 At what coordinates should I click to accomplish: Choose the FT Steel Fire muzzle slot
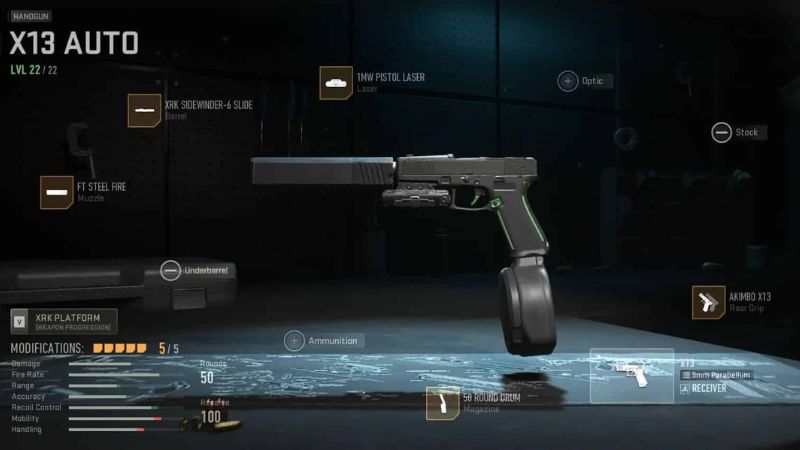click(x=56, y=192)
